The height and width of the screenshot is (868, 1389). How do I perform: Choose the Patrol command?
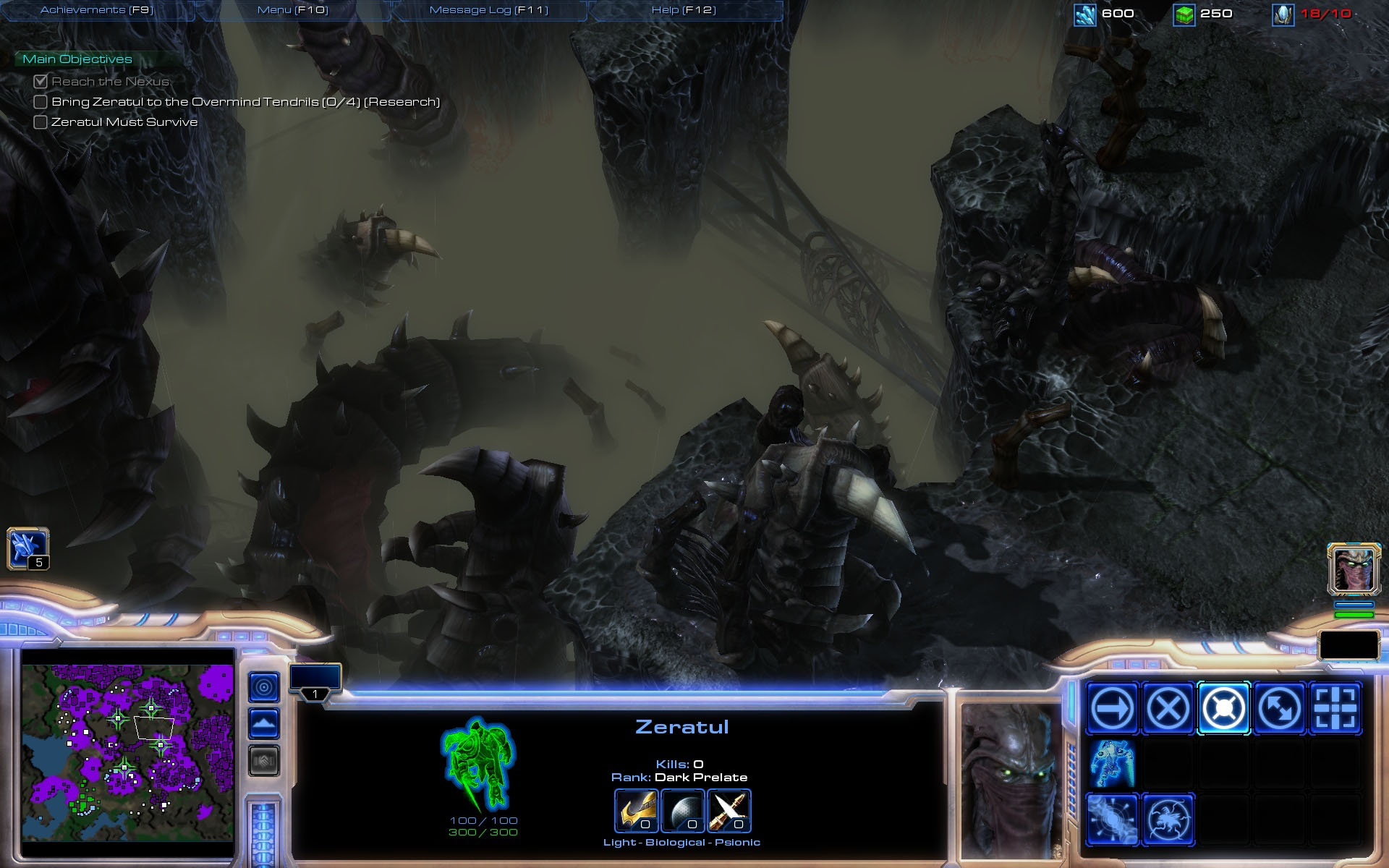[1279, 708]
